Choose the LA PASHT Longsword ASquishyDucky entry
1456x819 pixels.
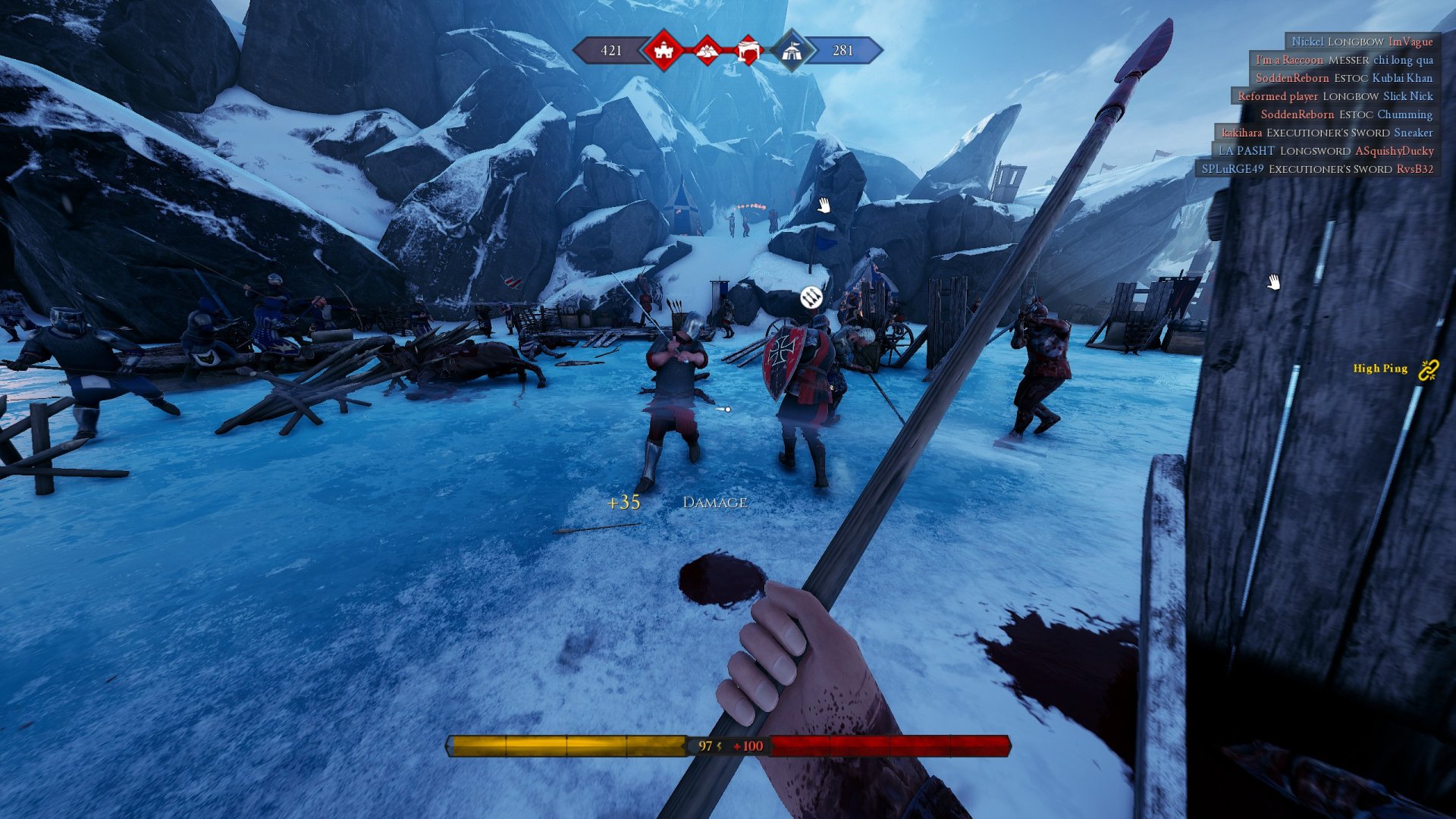click(x=1326, y=151)
